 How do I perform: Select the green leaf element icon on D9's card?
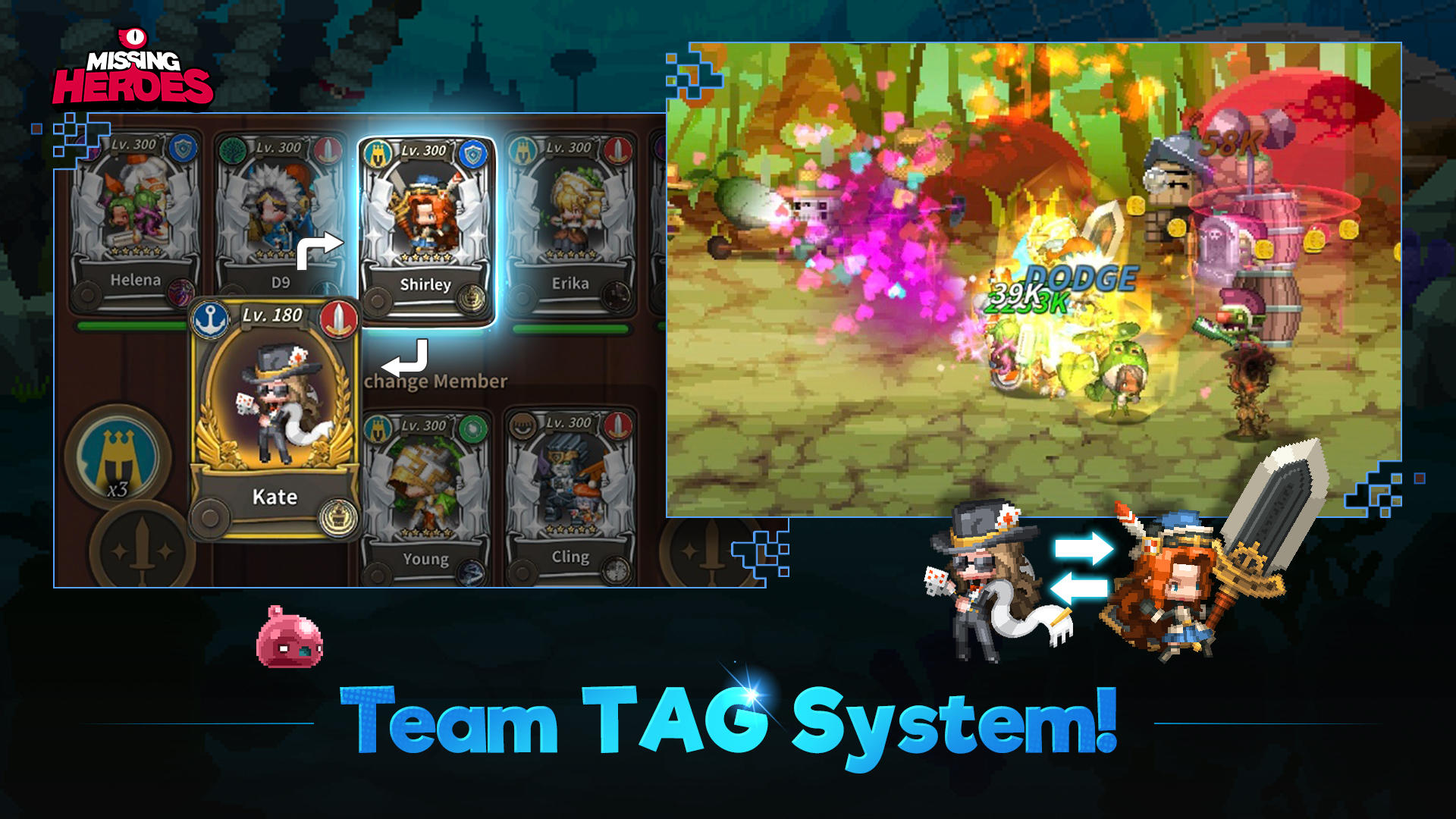[x=234, y=150]
